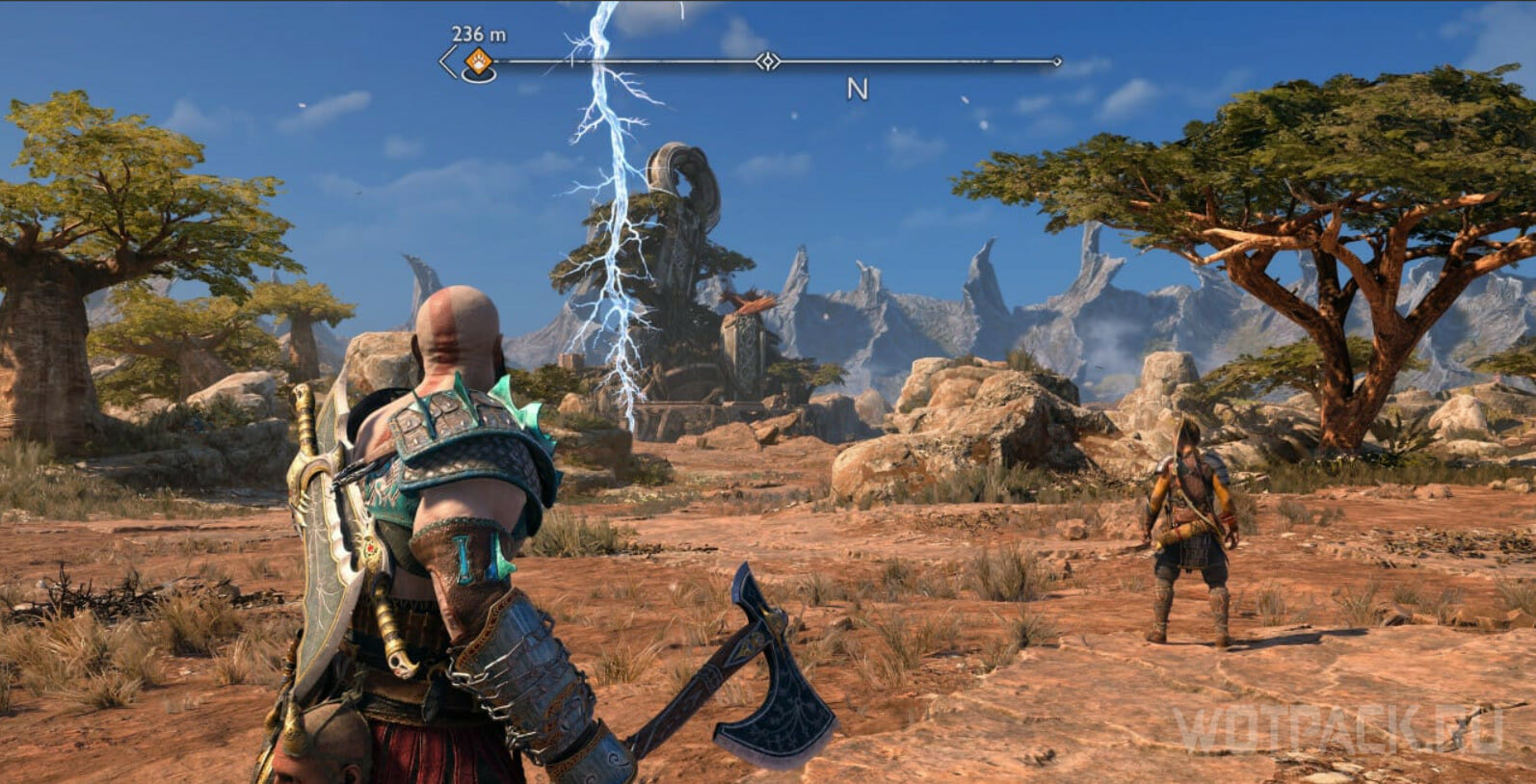
Task: Click the North 'N' compass heading
Action: pos(857,90)
